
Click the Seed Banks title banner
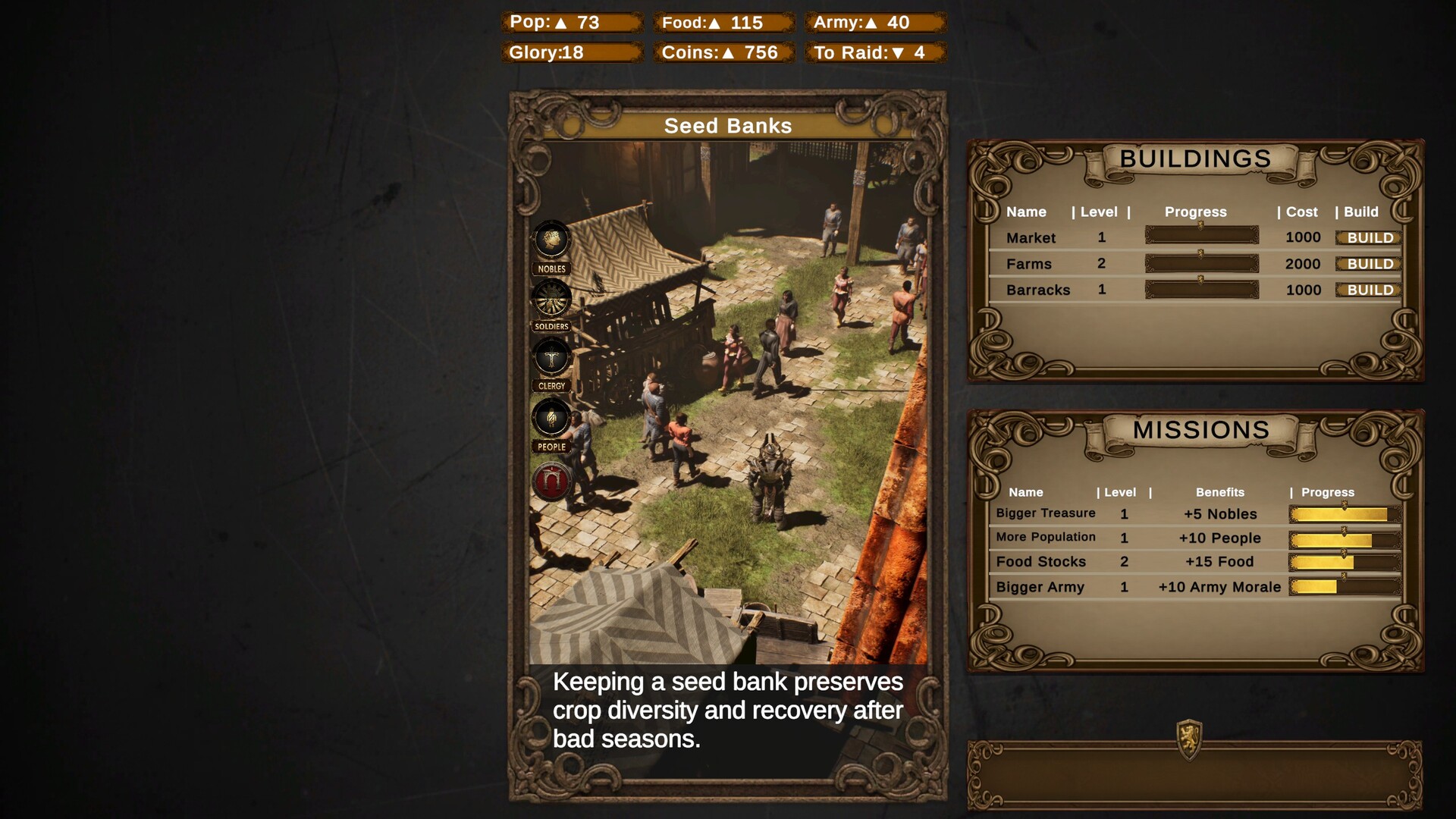[727, 126]
